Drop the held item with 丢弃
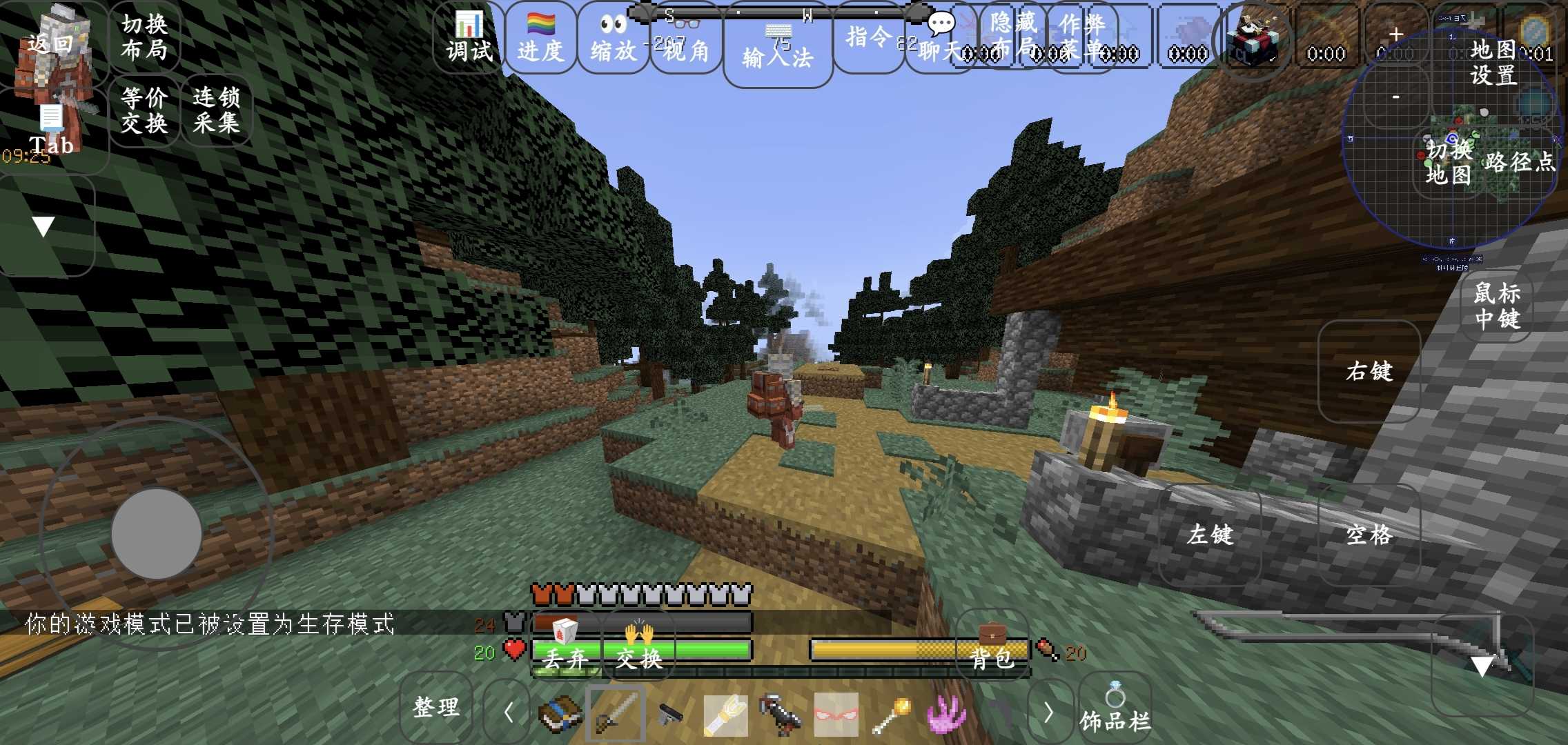This screenshot has width=1568, height=745. tap(565, 648)
